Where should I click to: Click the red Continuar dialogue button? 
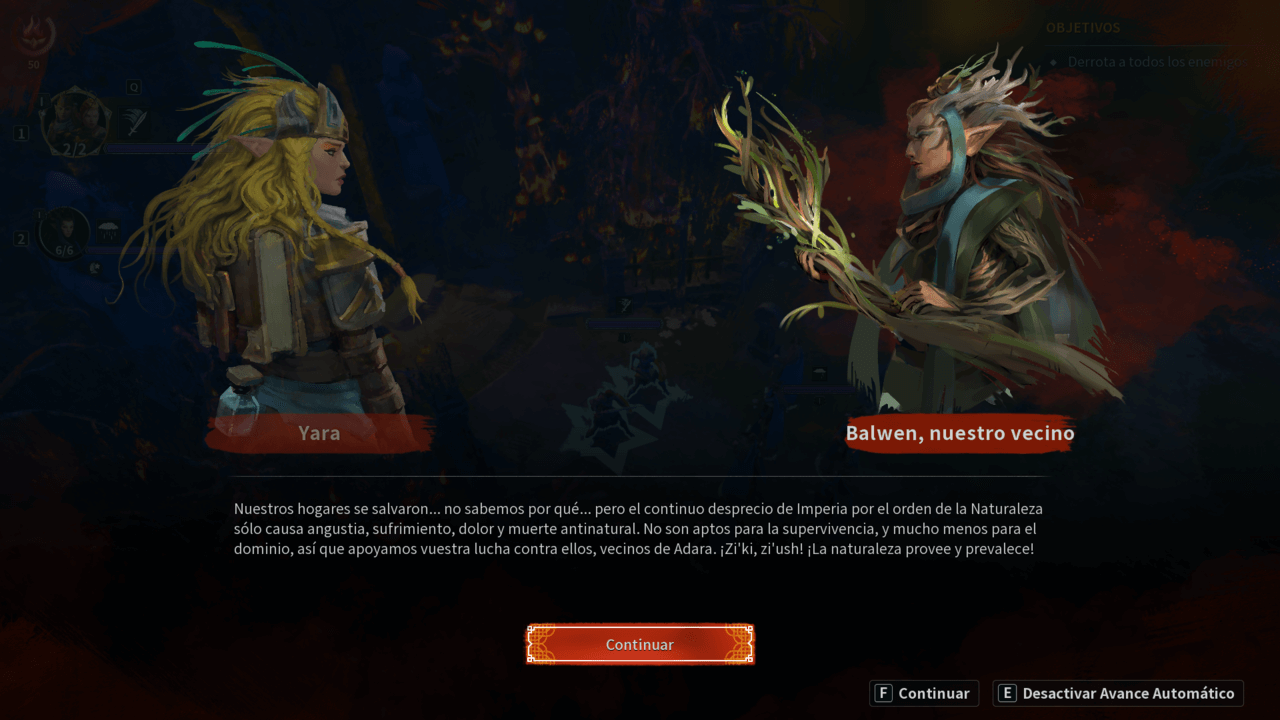click(x=640, y=645)
